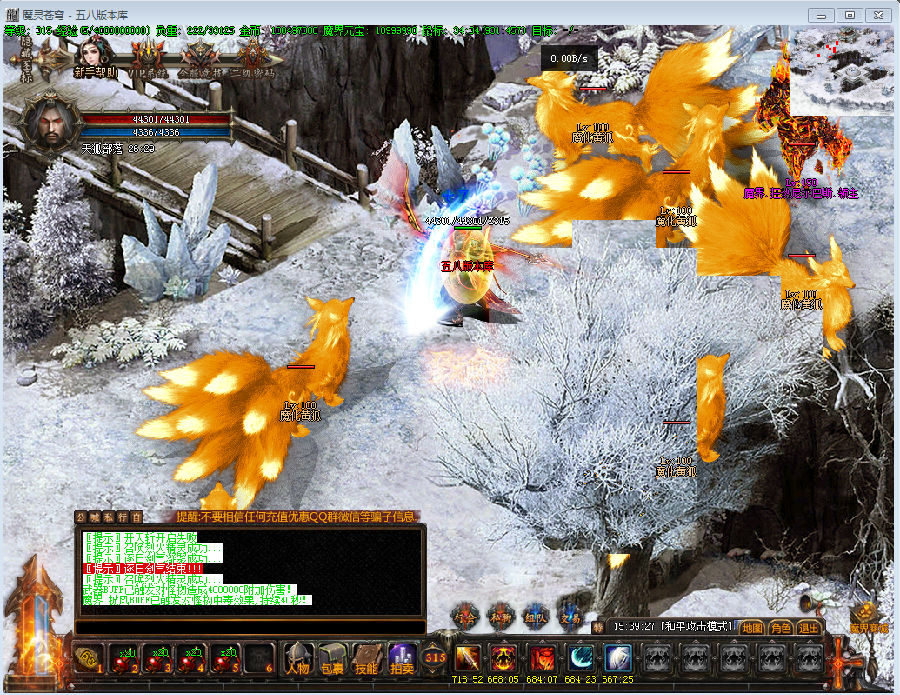Open the 技能 skills book

click(366, 659)
